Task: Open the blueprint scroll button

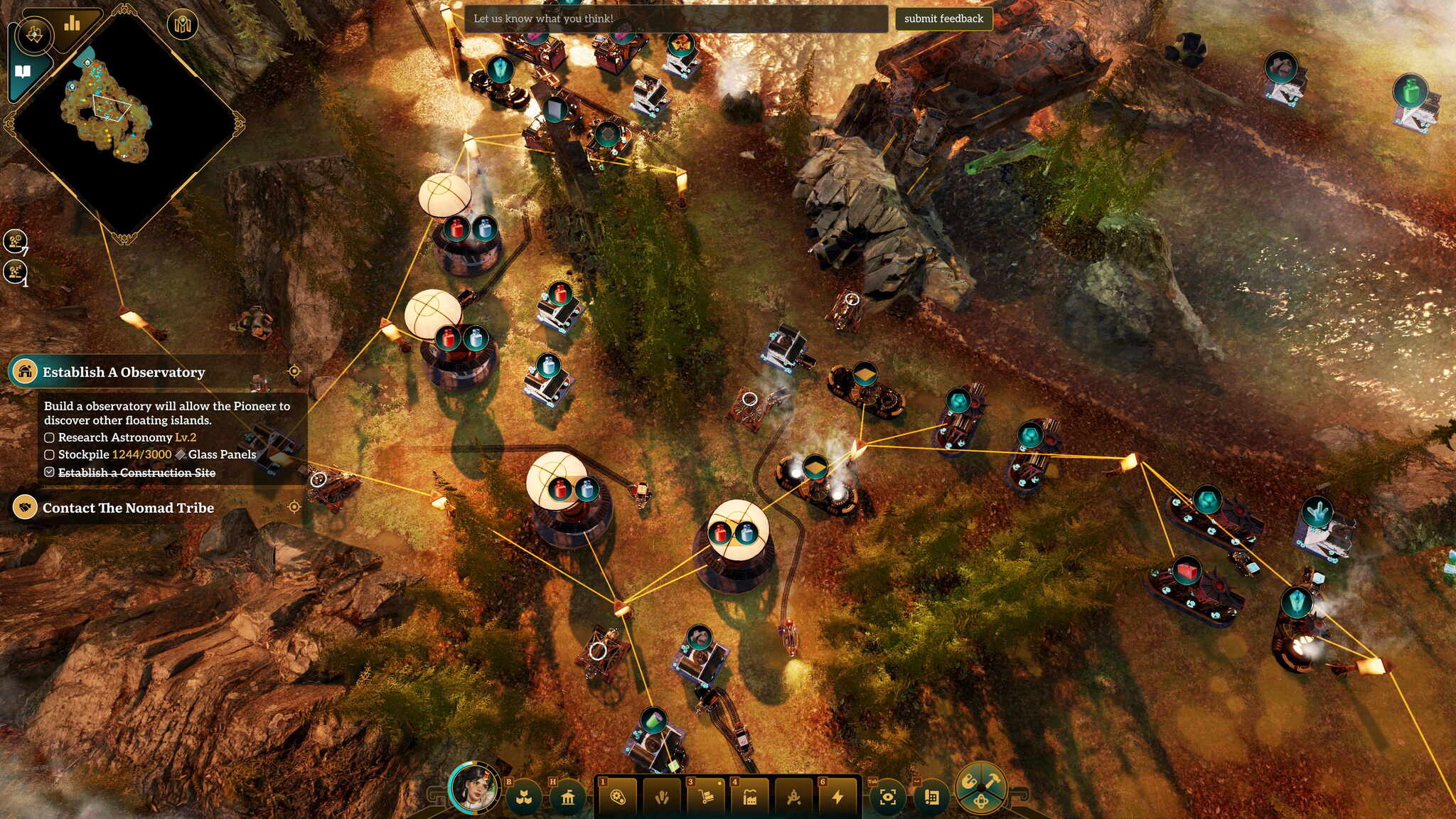Action: click(931, 798)
